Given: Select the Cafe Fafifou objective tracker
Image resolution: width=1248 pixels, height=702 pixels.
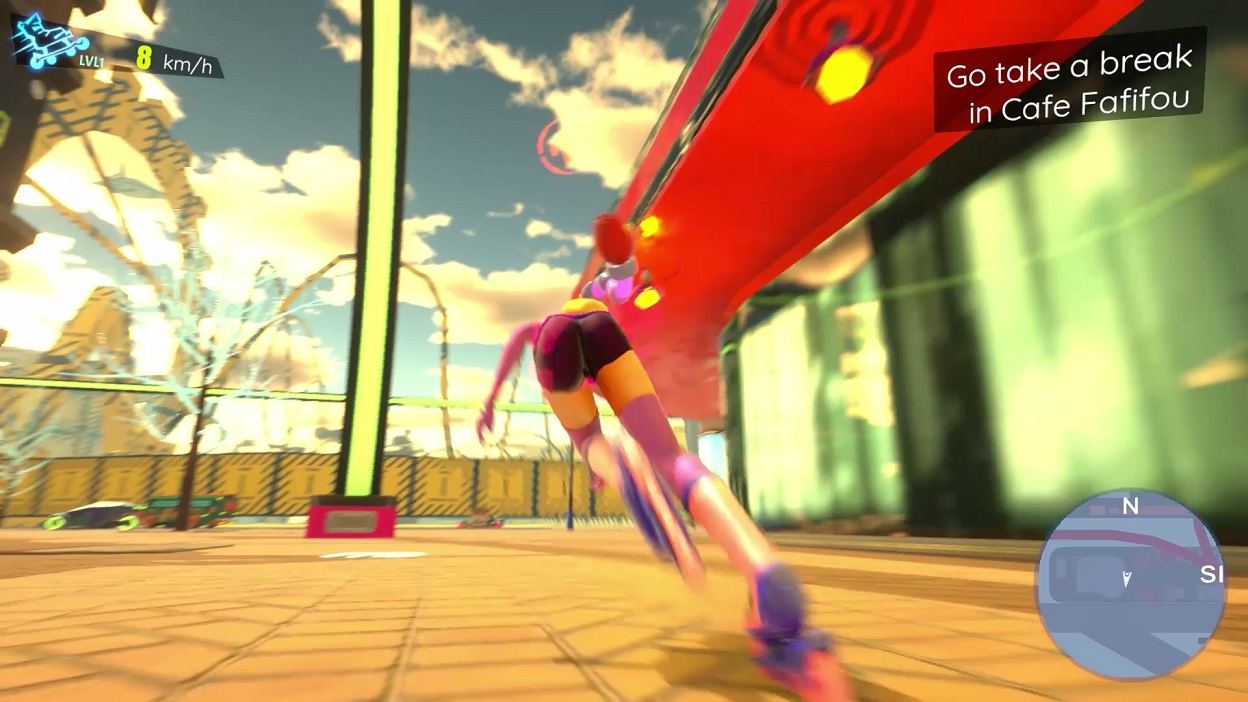Looking at the screenshot, I should 1069,82.
